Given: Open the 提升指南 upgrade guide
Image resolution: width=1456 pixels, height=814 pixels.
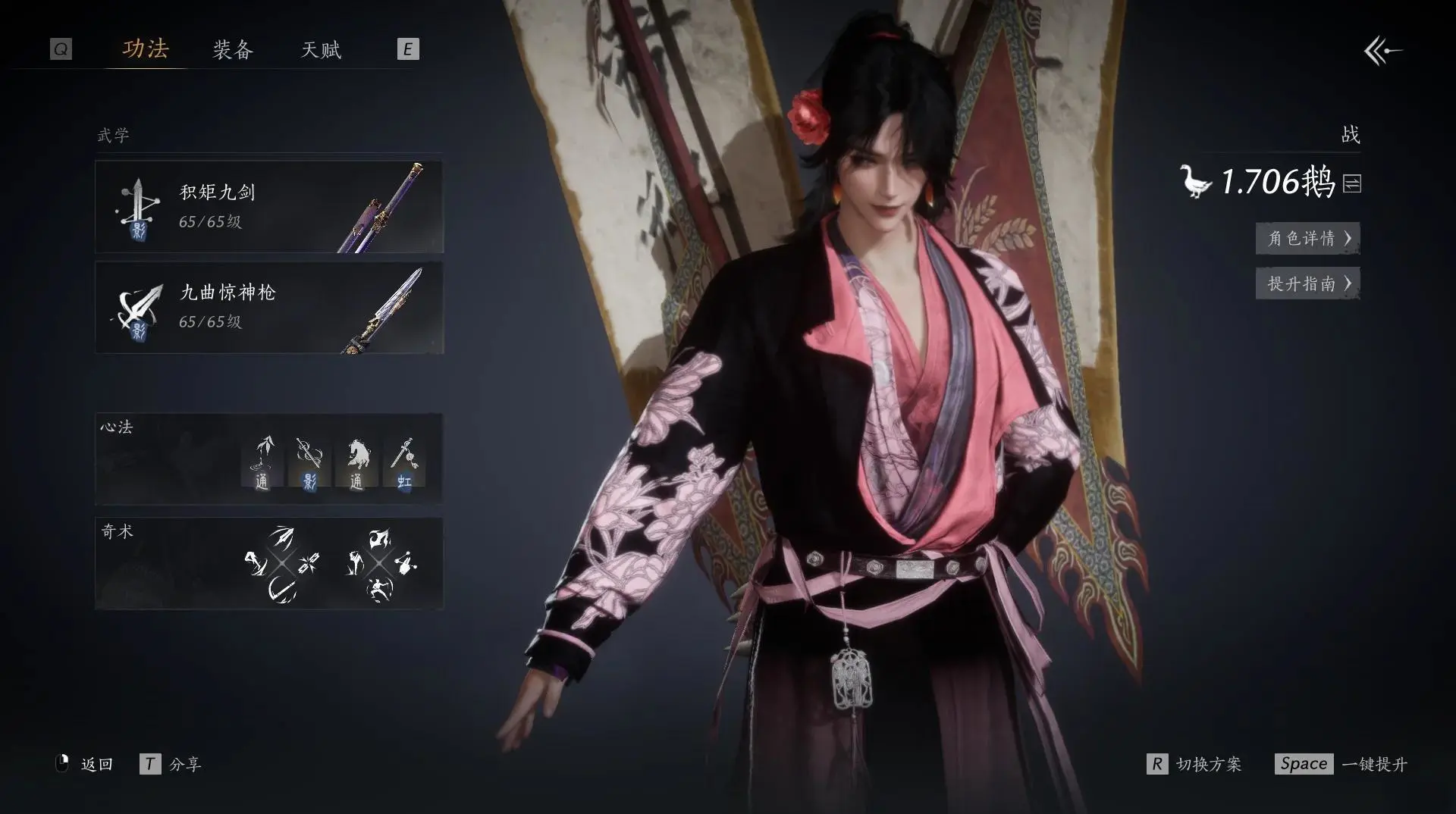Looking at the screenshot, I should point(1307,283).
